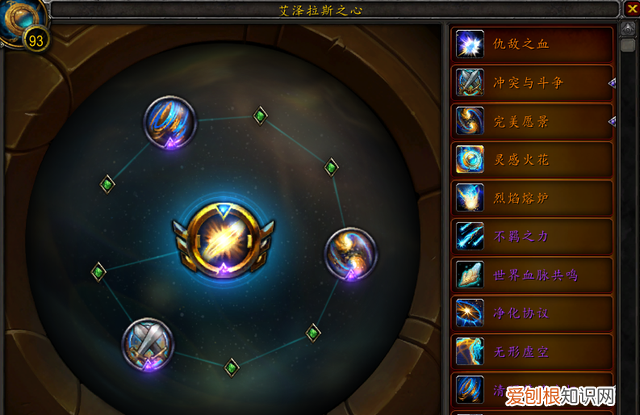Close the 艾泽拉斯之心 window

tap(629, 10)
